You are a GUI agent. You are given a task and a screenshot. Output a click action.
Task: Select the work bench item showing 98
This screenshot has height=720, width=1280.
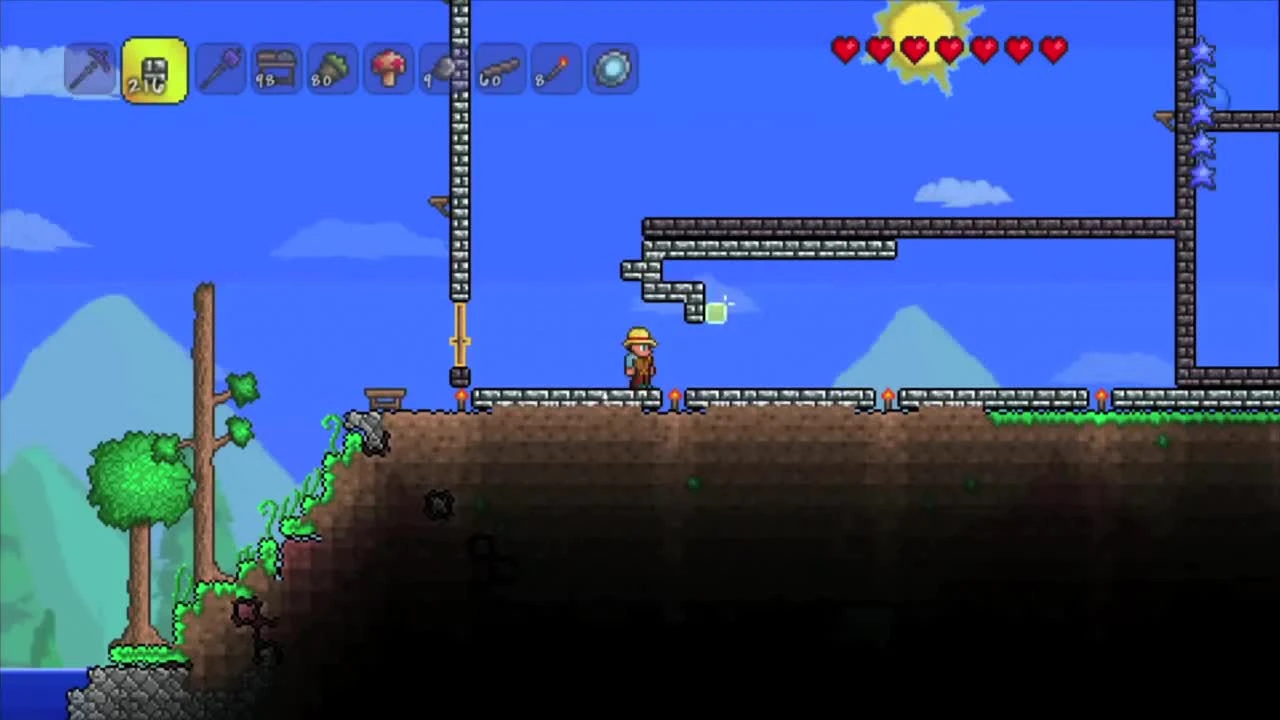276,67
